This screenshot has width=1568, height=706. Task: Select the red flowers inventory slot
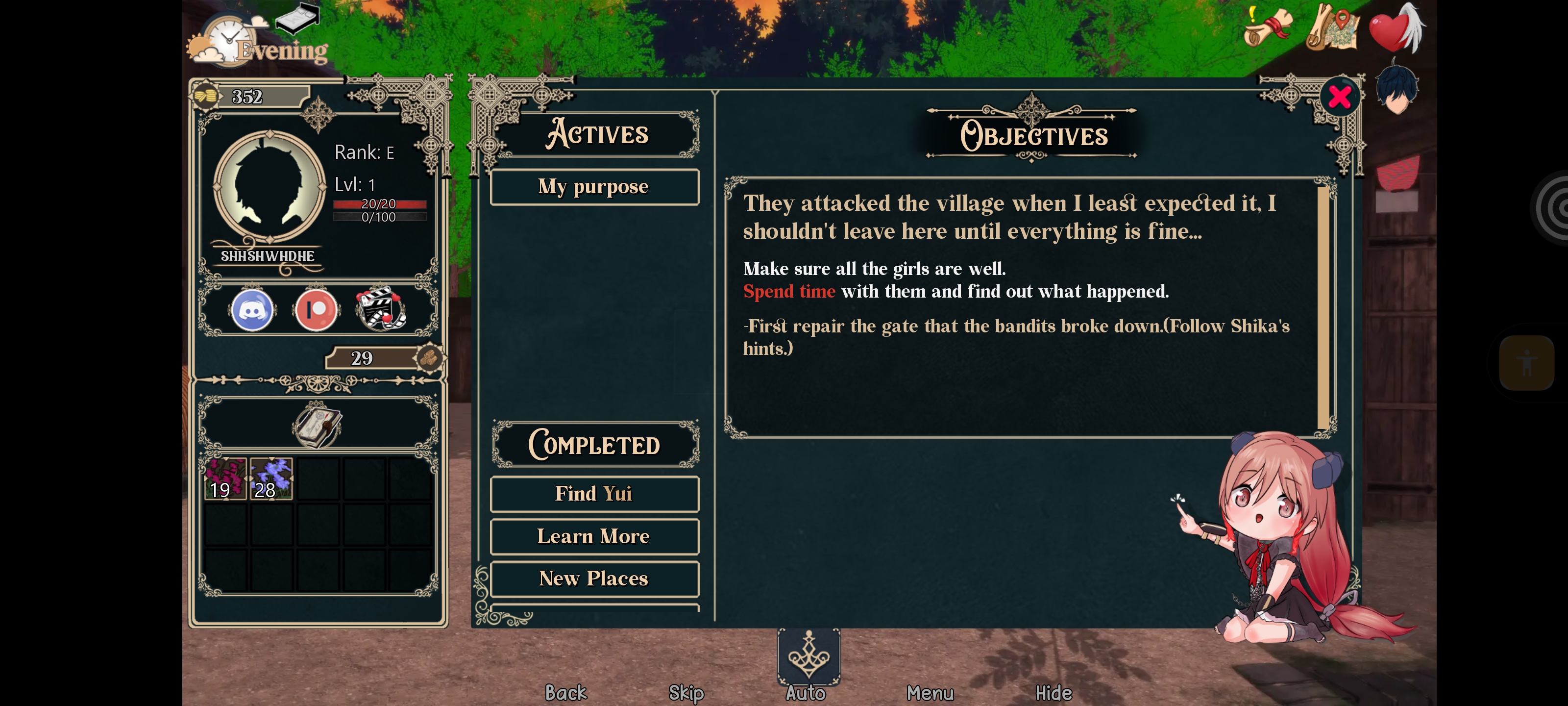click(x=225, y=479)
